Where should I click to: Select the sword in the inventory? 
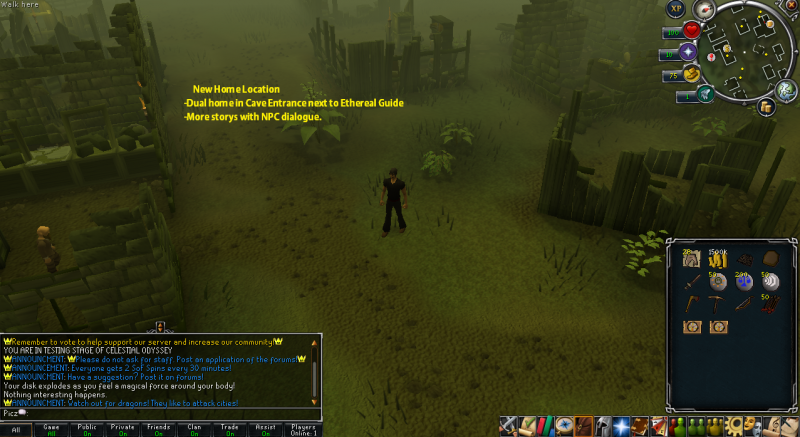[x=692, y=282]
